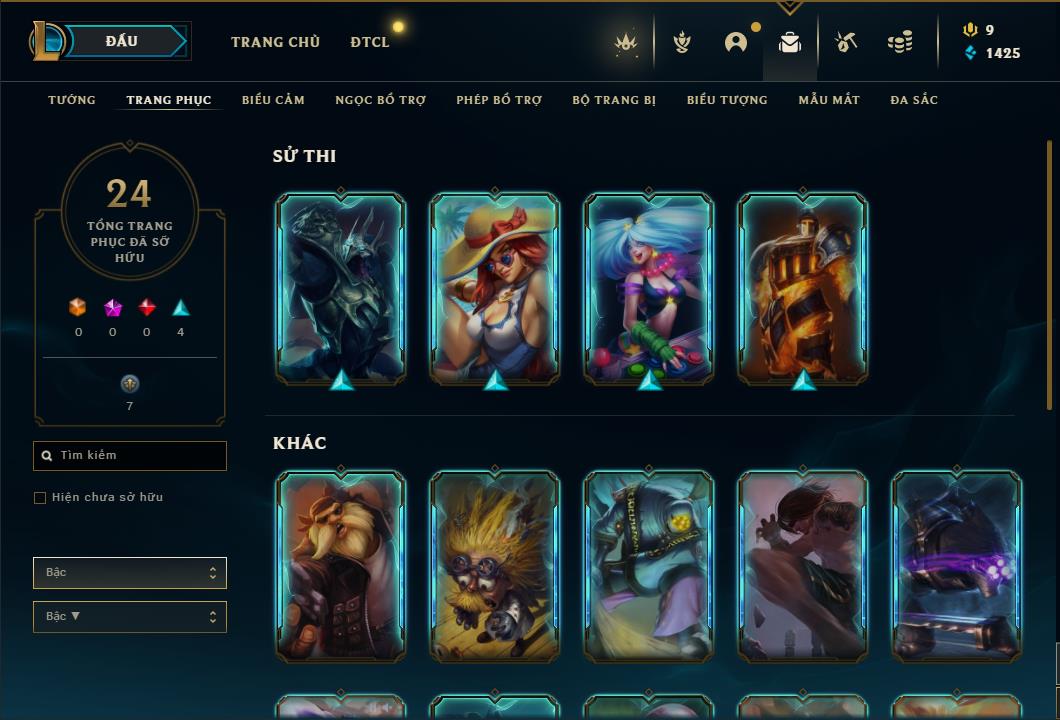Click the ĐẤU play button
Viewport: 1060px width, 720px height.
[x=122, y=41]
